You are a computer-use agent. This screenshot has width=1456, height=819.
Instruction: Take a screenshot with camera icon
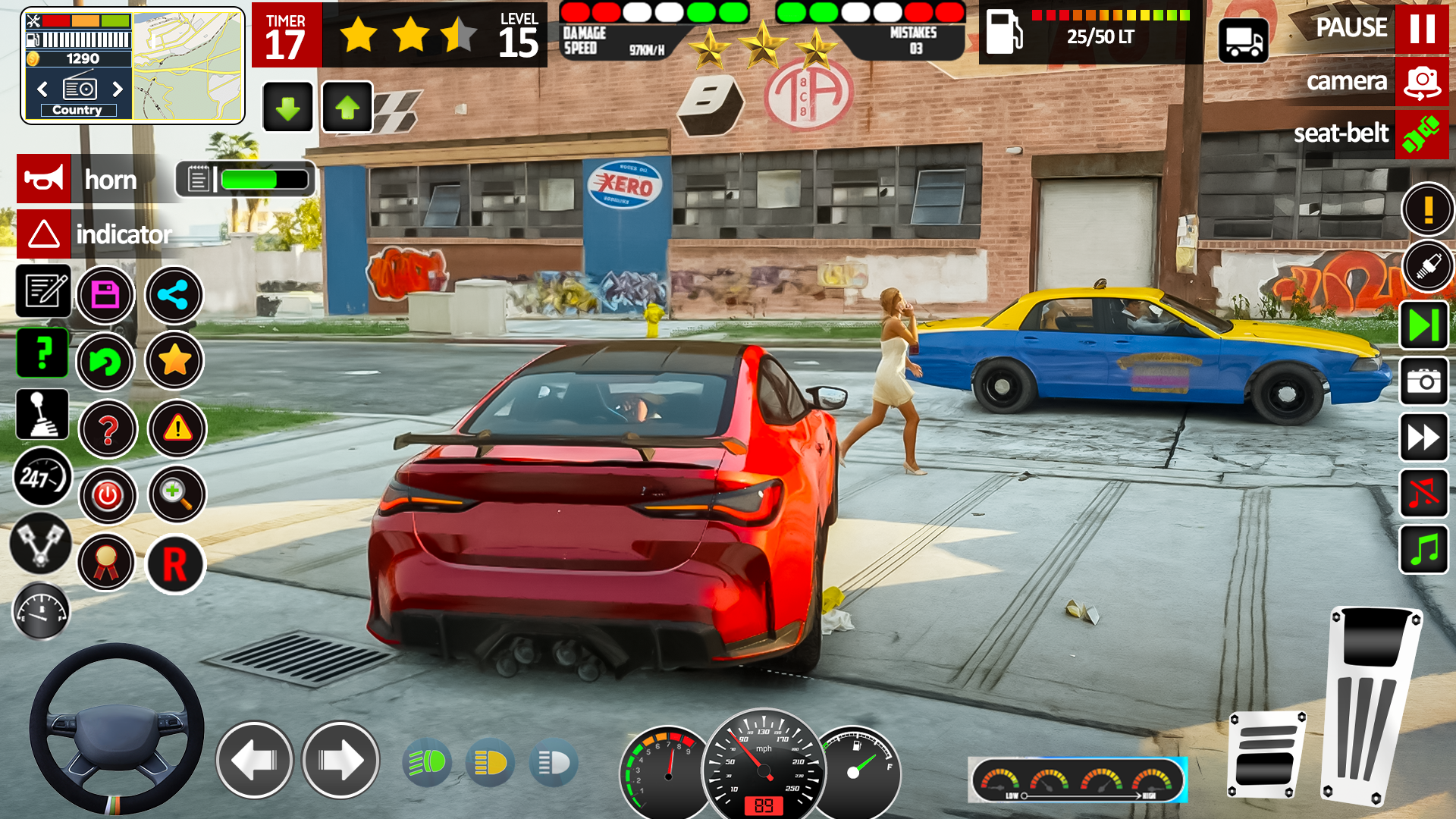click(x=1423, y=381)
